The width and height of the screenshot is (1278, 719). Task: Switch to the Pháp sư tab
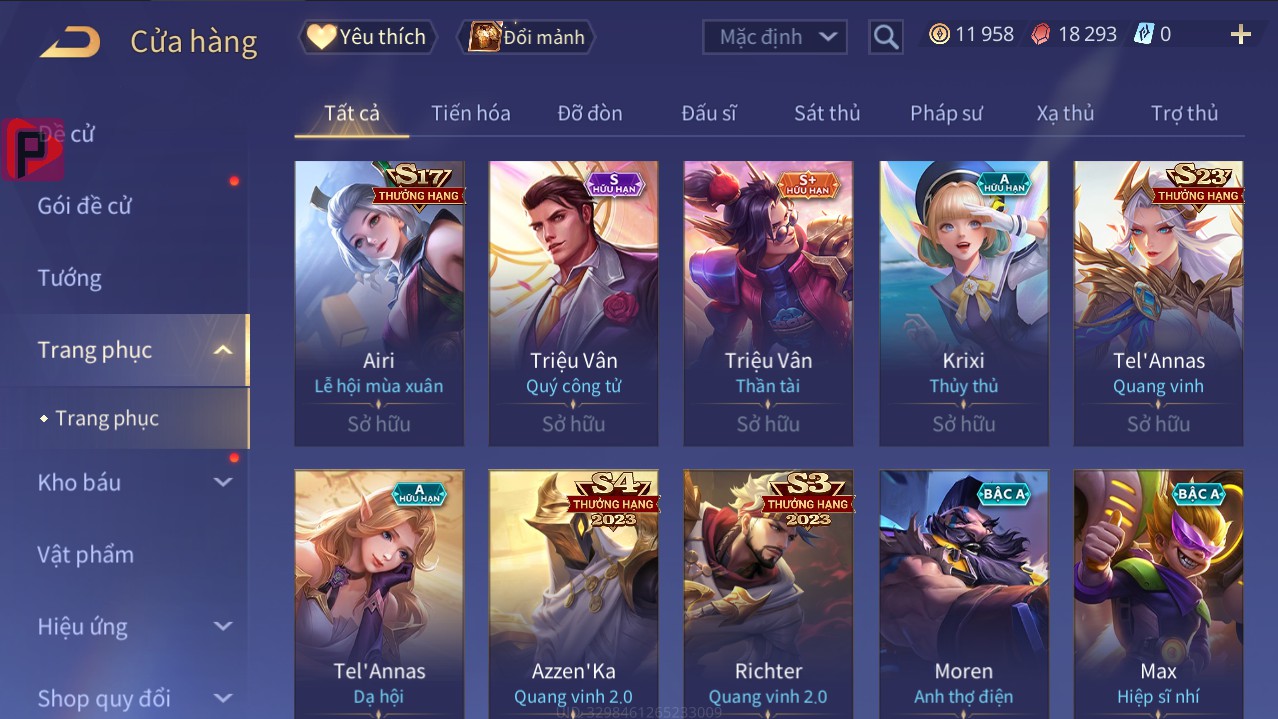pos(946,113)
